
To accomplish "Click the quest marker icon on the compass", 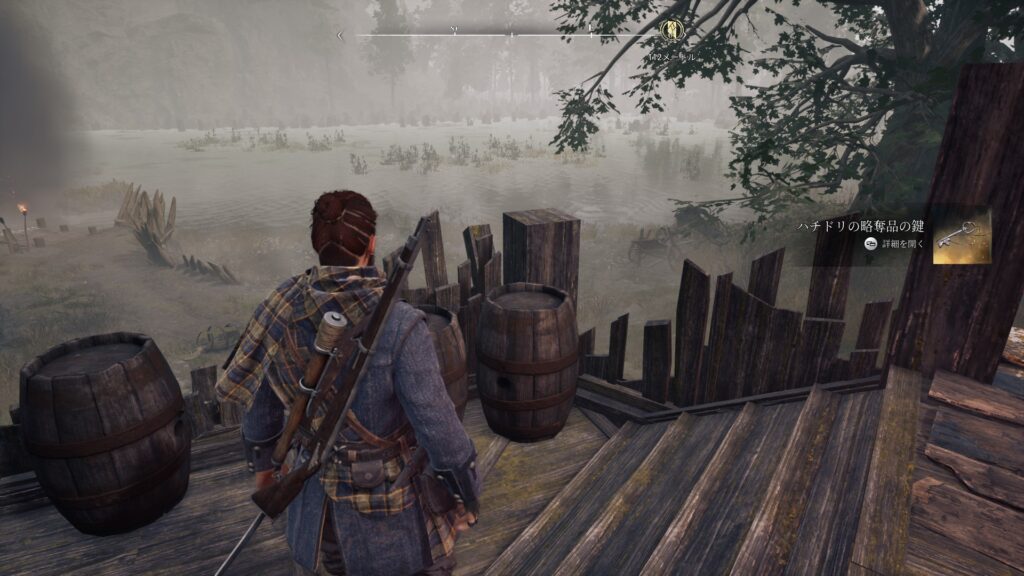I will click(x=670, y=30).
